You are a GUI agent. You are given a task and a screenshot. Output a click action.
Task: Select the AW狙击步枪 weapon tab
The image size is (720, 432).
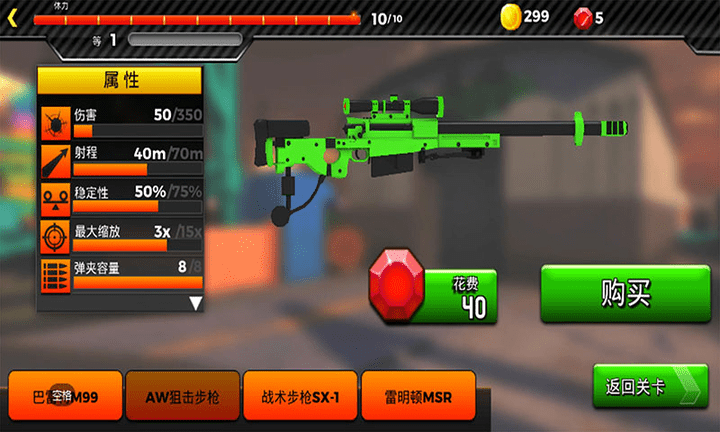tap(183, 397)
